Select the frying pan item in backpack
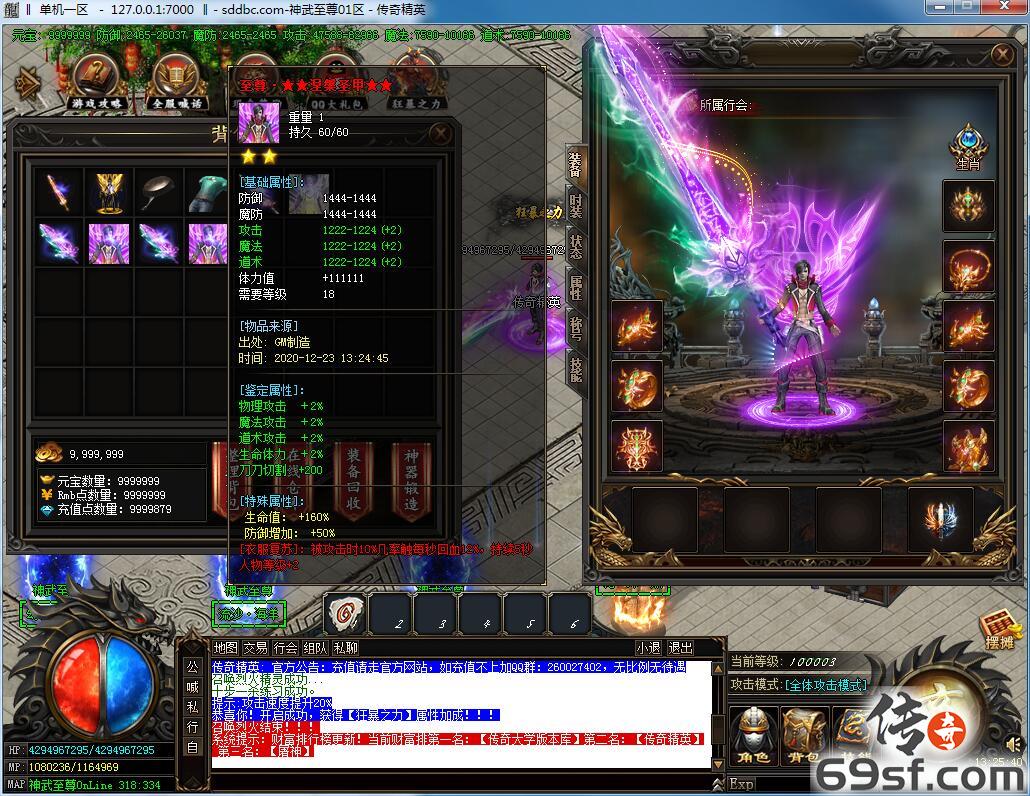Image resolution: width=1030 pixels, height=796 pixels. pyautogui.click(x=159, y=192)
